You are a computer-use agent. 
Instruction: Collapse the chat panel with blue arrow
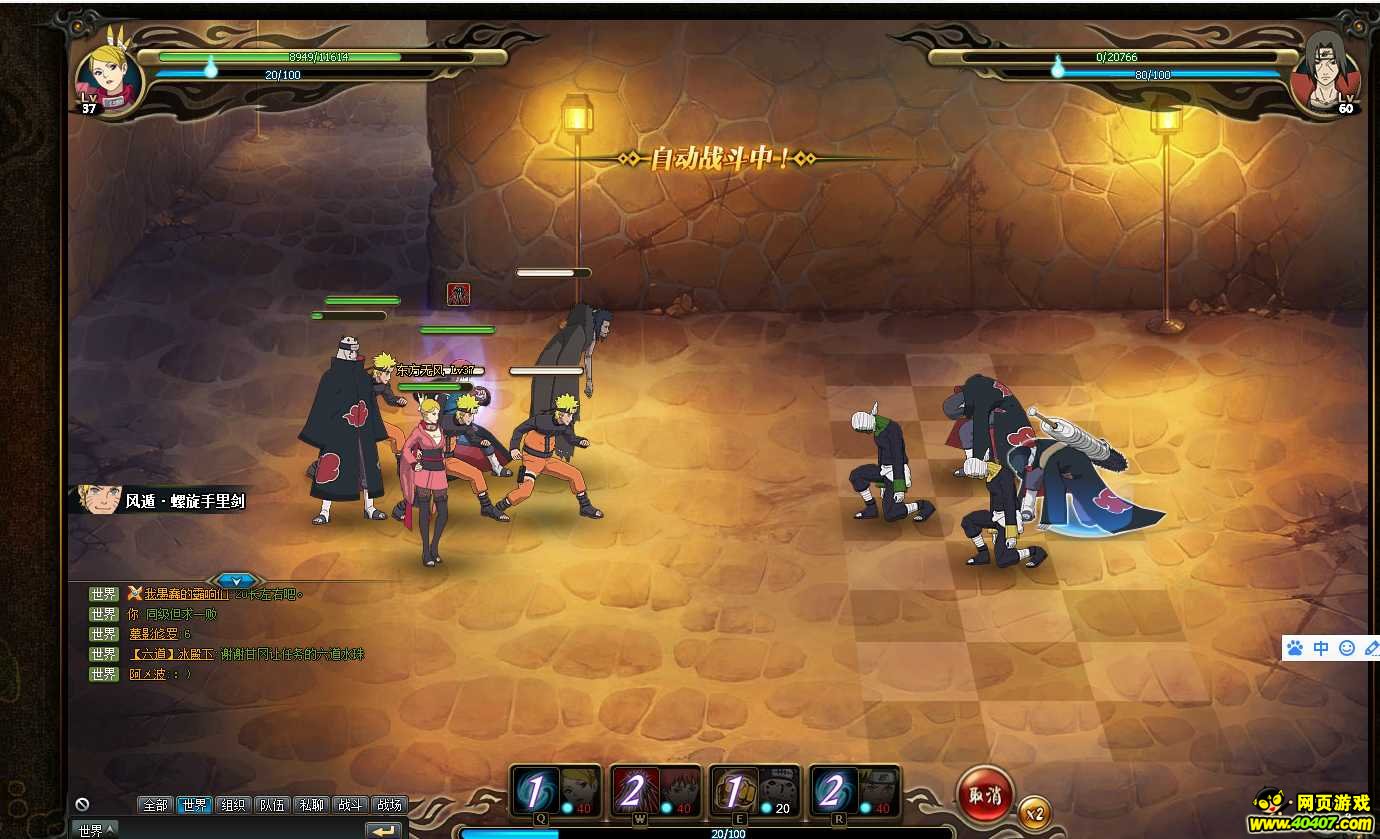pyautogui.click(x=236, y=580)
